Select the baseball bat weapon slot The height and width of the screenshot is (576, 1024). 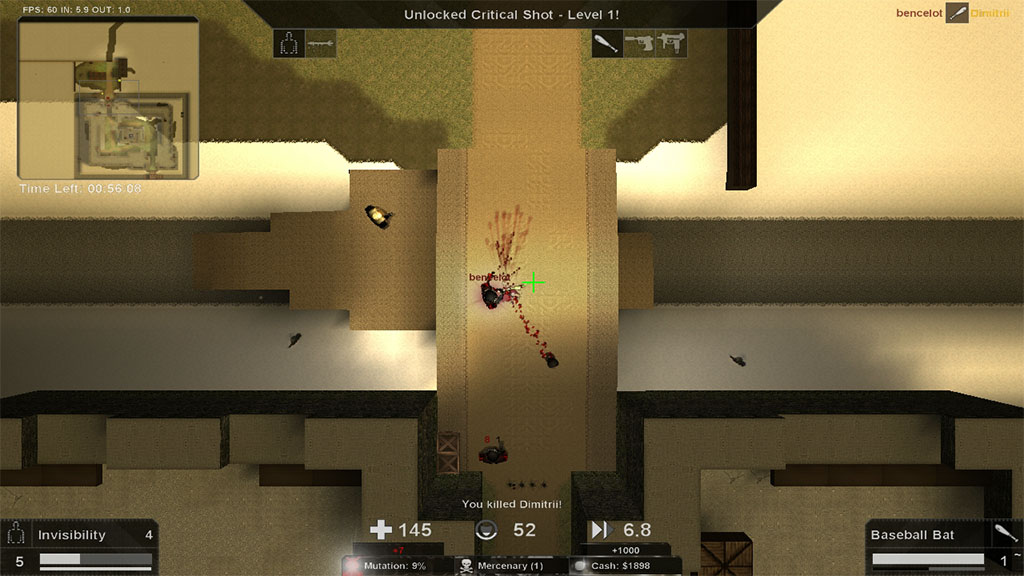606,44
